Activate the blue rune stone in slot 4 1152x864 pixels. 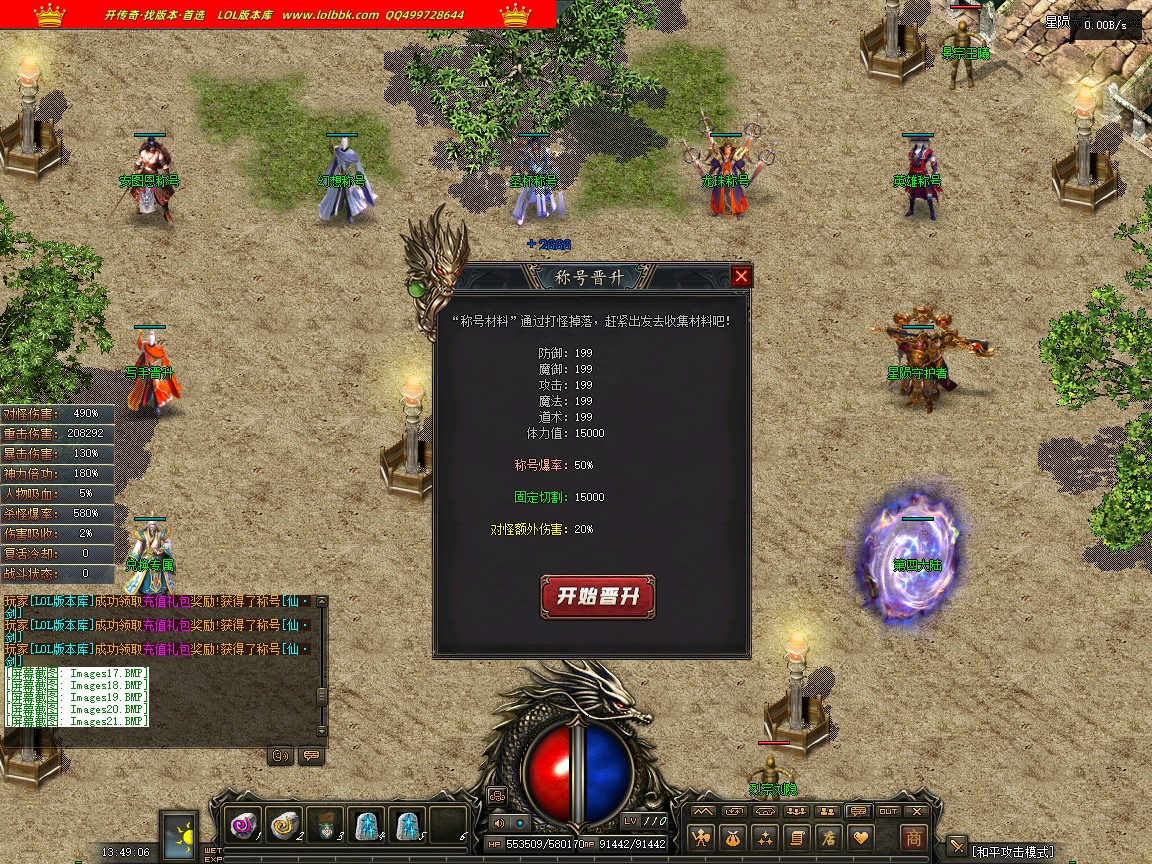[x=367, y=825]
